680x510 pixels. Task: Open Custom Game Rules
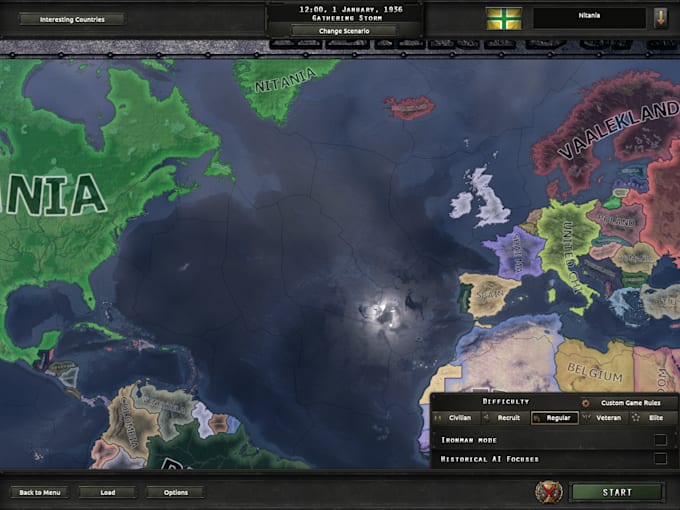pyautogui.click(x=625, y=402)
